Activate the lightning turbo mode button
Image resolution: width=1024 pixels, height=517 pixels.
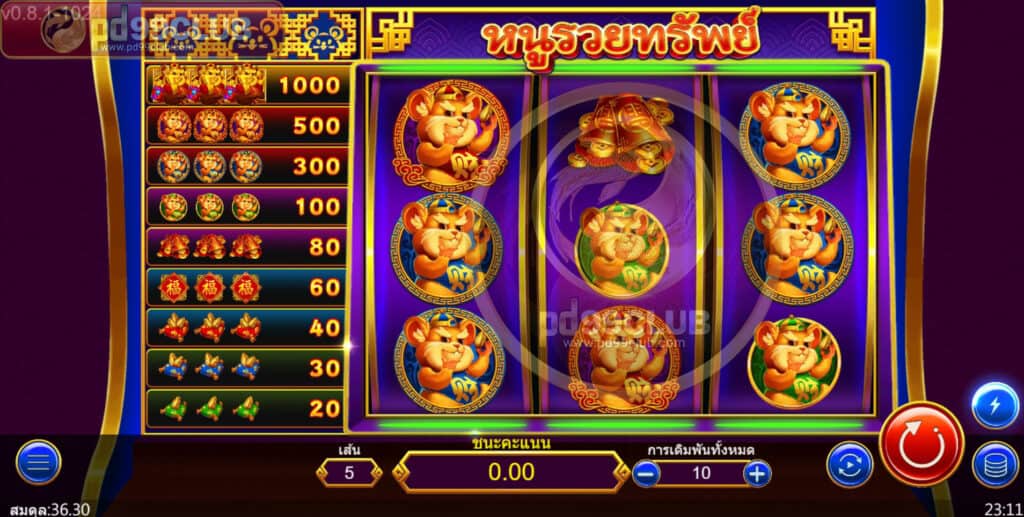[x=995, y=406]
